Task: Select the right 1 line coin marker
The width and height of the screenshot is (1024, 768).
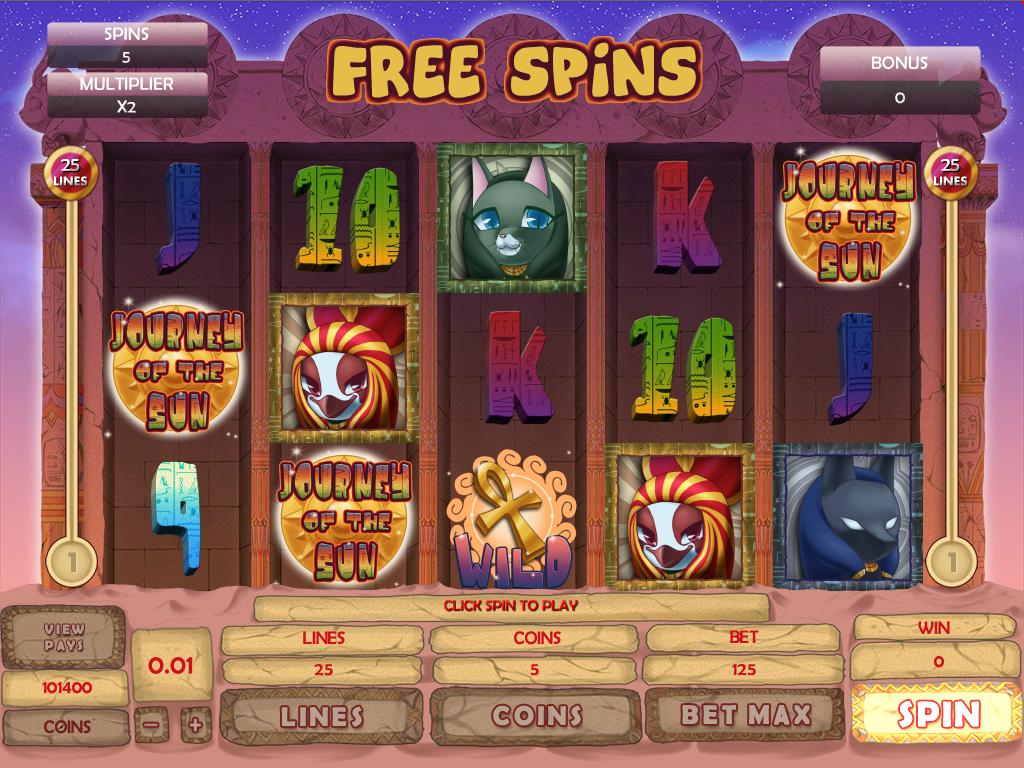Action: pyautogui.click(x=949, y=560)
